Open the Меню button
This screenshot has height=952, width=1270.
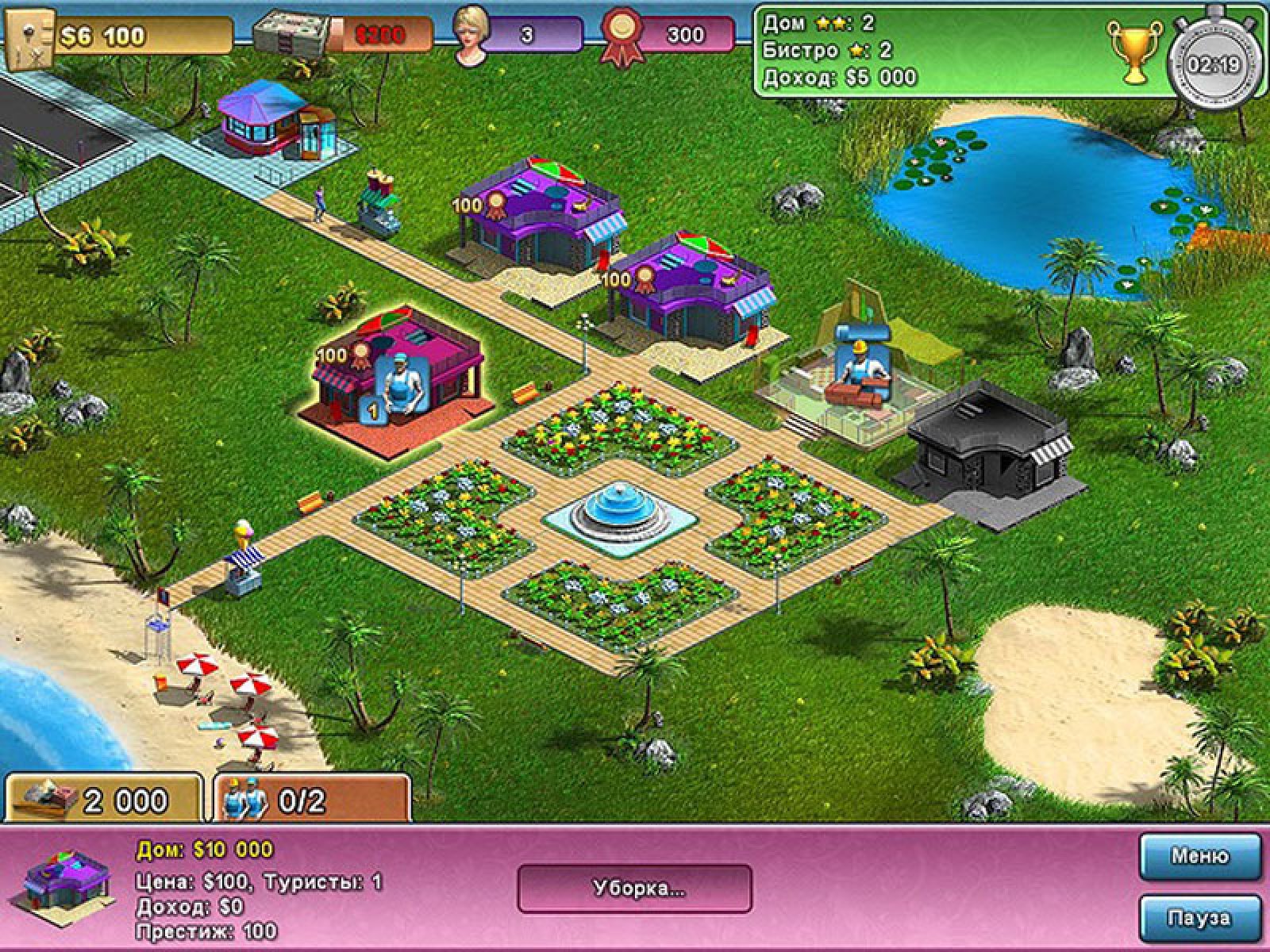tap(1199, 857)
